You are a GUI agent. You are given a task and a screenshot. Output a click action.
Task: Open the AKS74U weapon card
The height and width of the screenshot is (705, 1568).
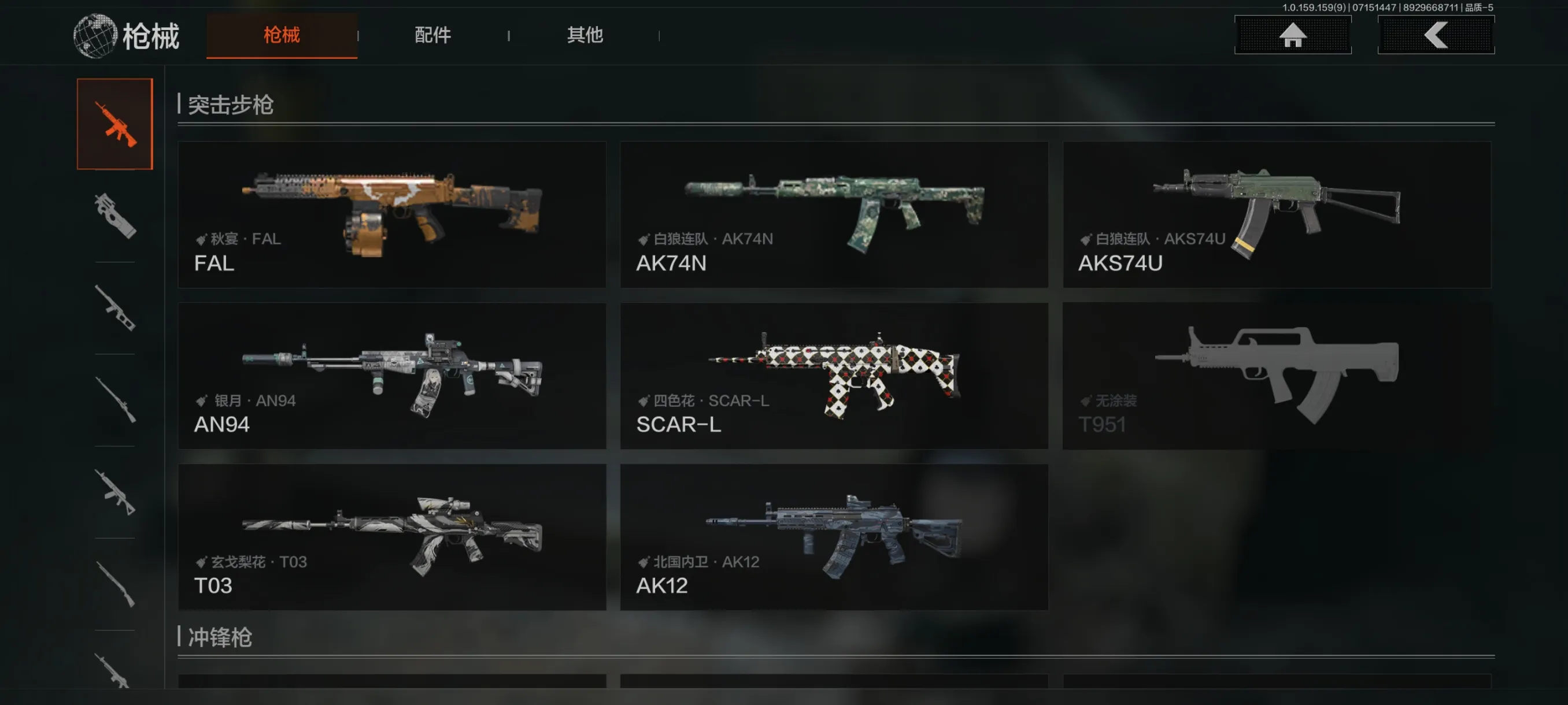[x=1277, y=214]
